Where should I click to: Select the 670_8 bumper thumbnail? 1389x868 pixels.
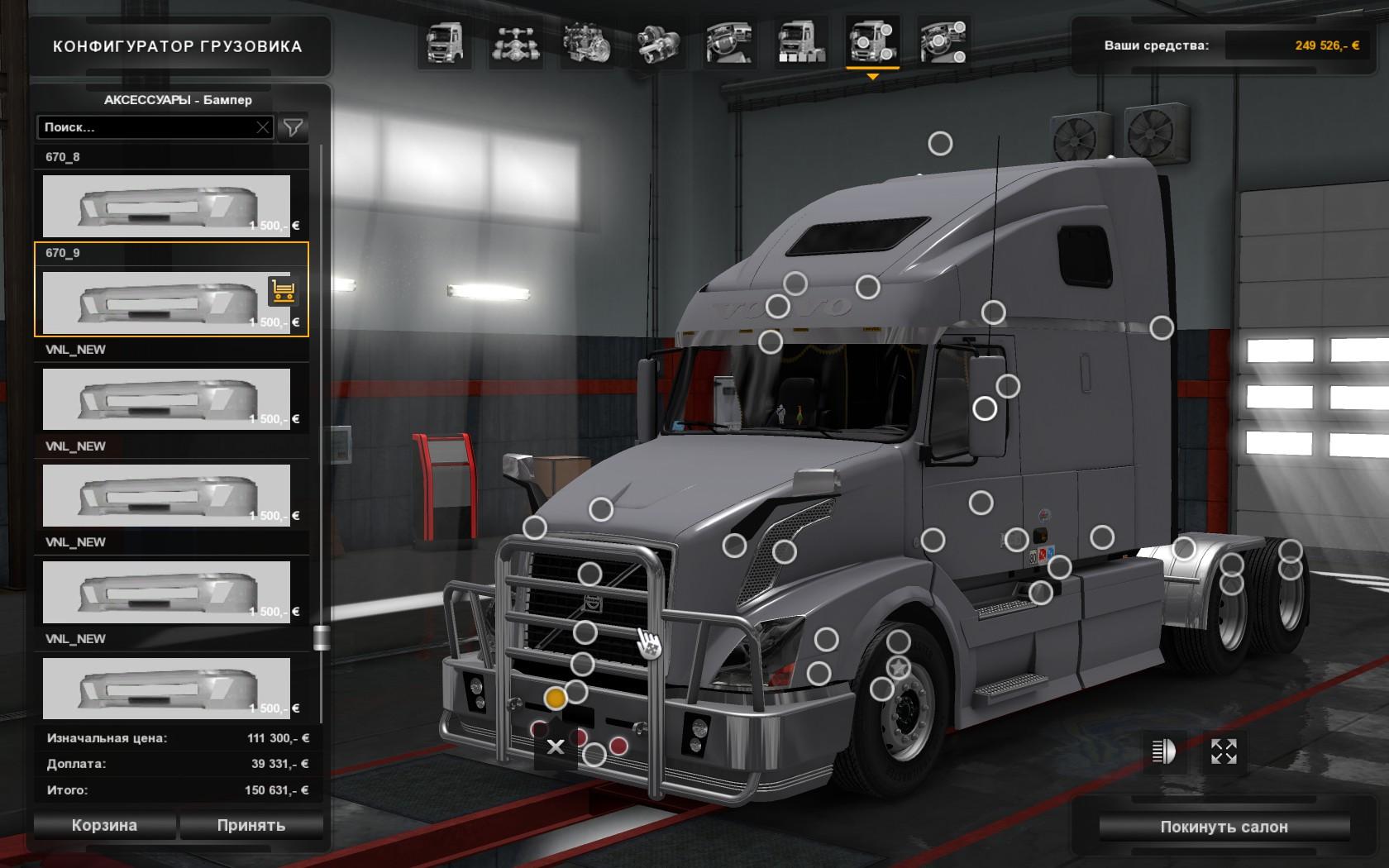[166, 206]
